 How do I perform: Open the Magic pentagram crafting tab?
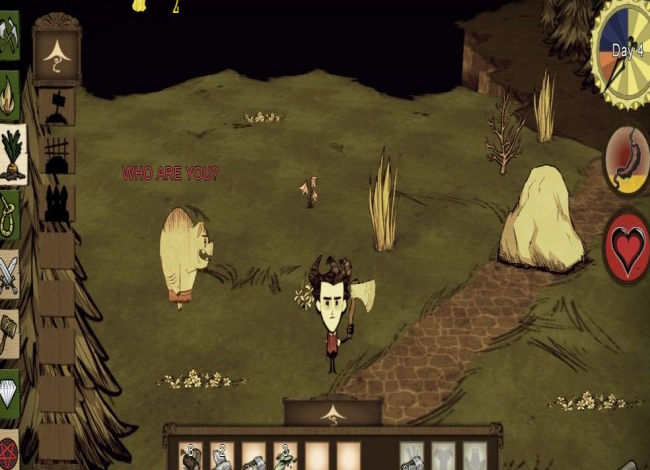tap(9, 448)
